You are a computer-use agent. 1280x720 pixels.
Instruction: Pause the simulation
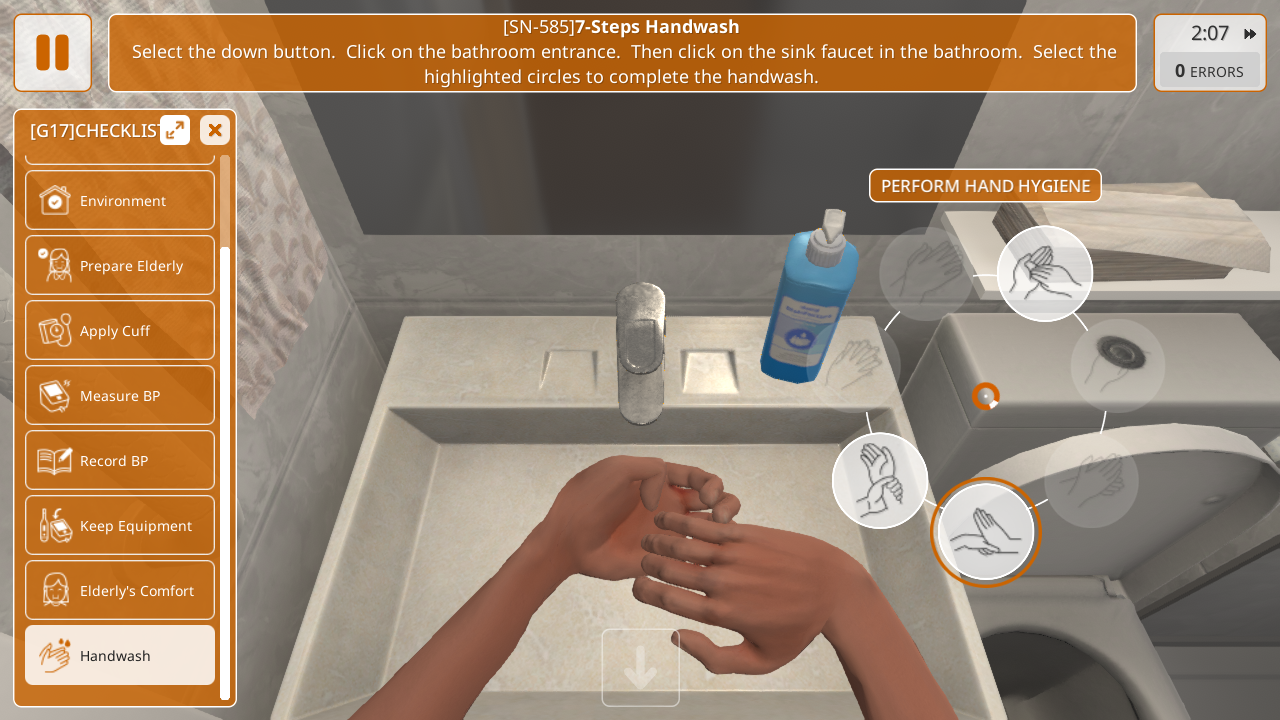click(x=52, y=53)
